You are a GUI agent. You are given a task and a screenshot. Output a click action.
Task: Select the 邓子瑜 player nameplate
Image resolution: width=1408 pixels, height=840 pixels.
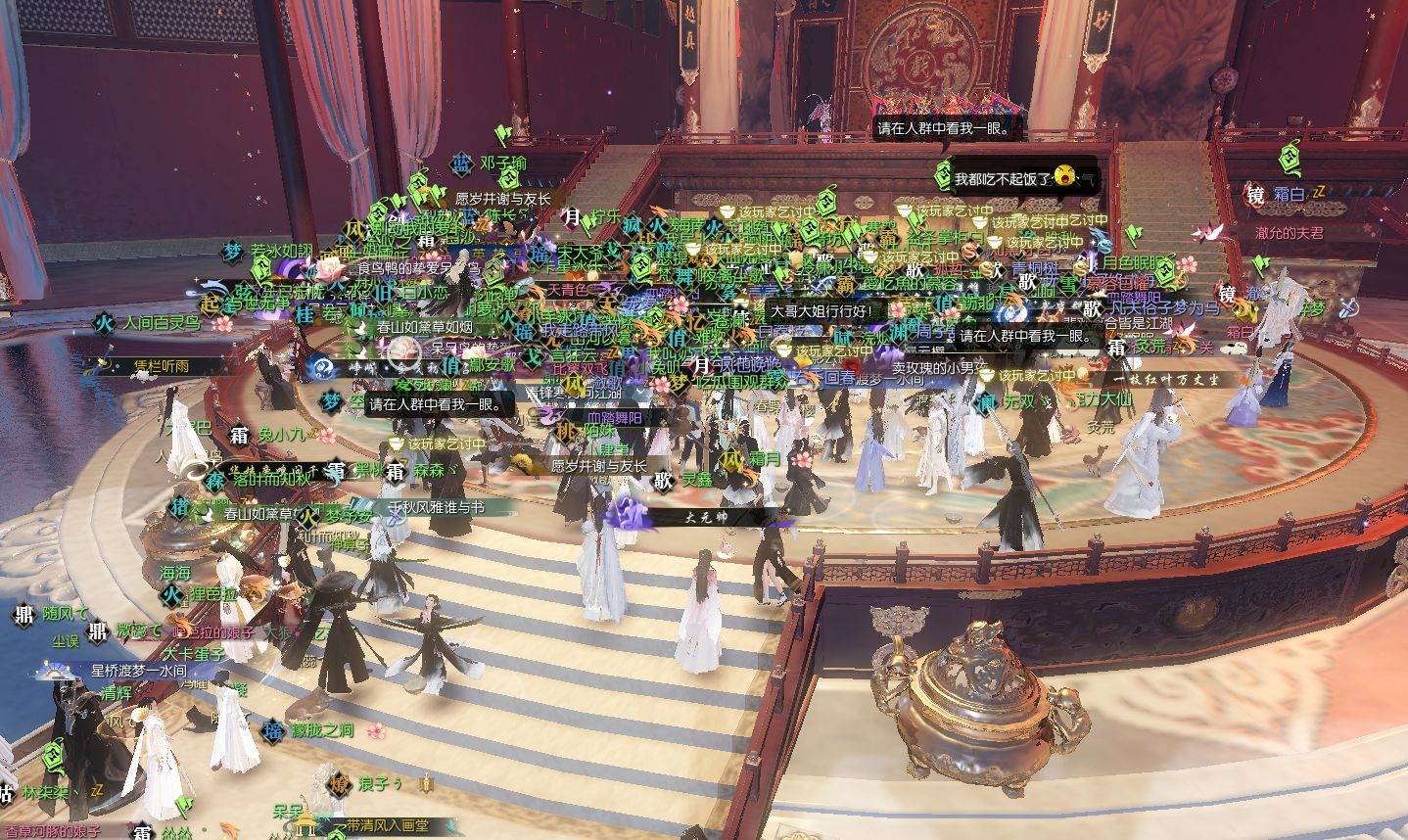[502, 163]
